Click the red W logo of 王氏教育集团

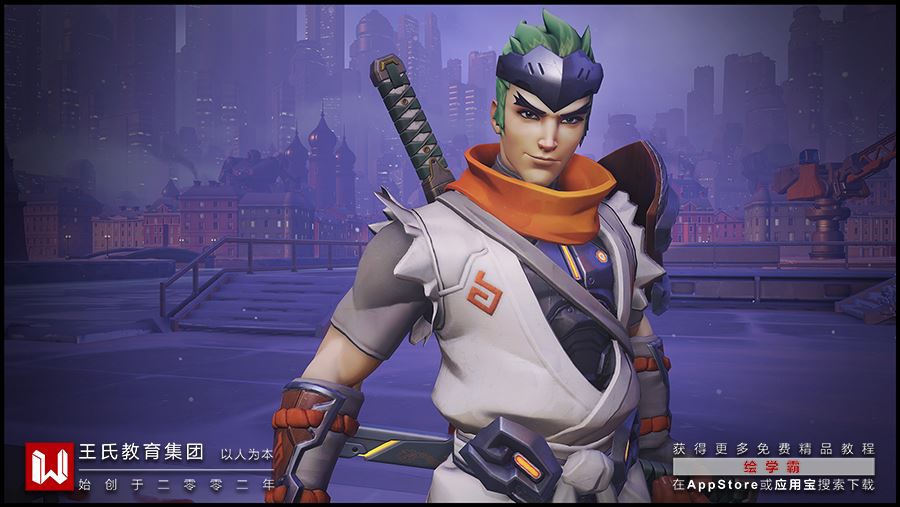point(50,466)
